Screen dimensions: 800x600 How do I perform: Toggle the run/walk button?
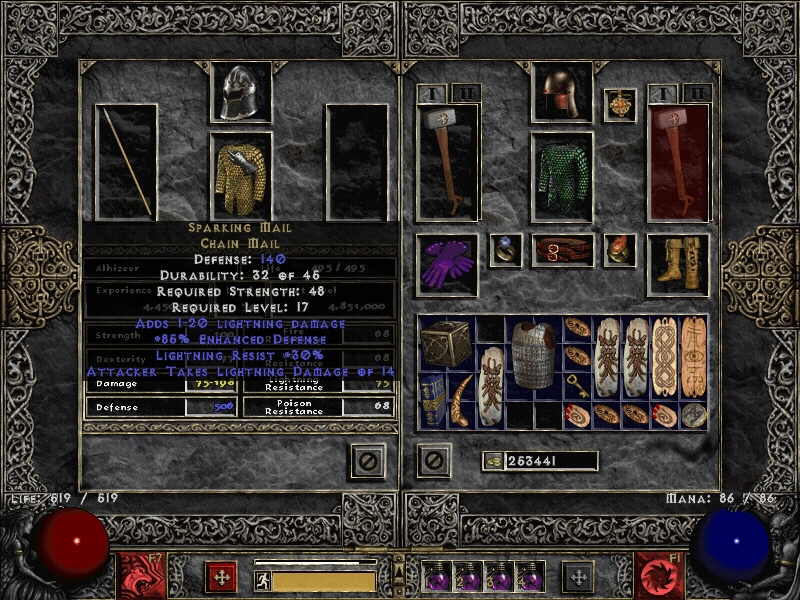tap(262, 581)
